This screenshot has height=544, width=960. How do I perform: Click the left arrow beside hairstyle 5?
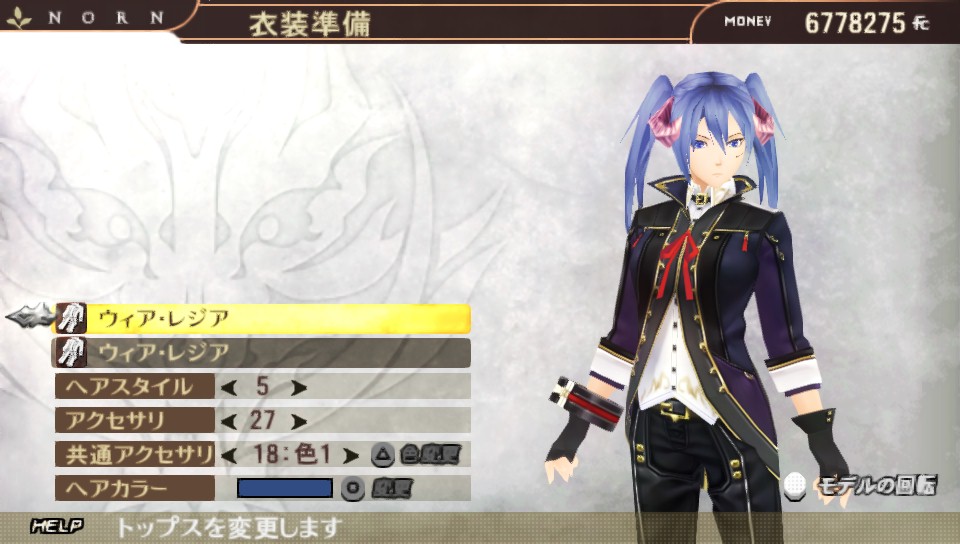[228, 387]
